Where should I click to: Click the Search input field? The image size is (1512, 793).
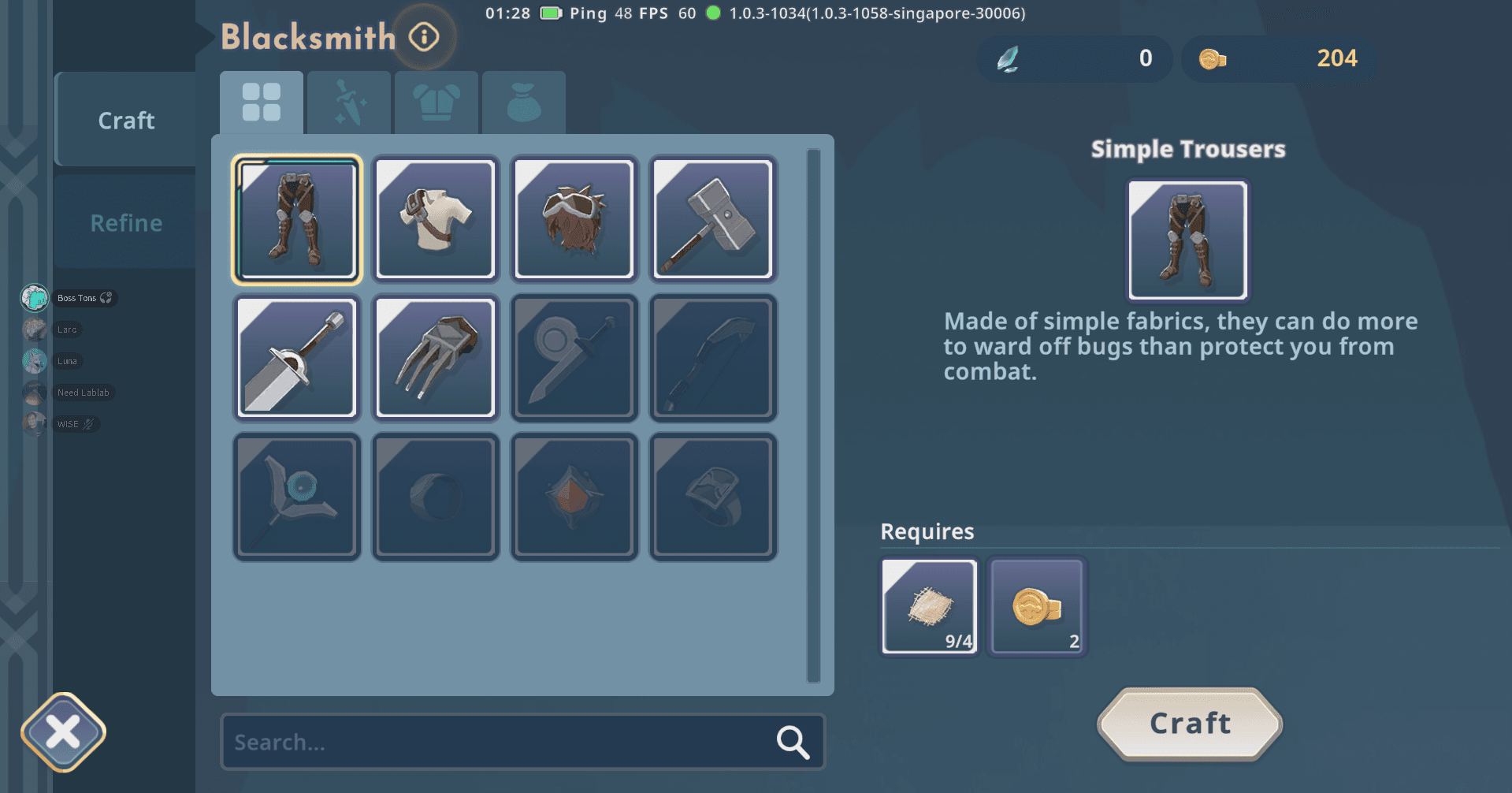coord(496,742)
